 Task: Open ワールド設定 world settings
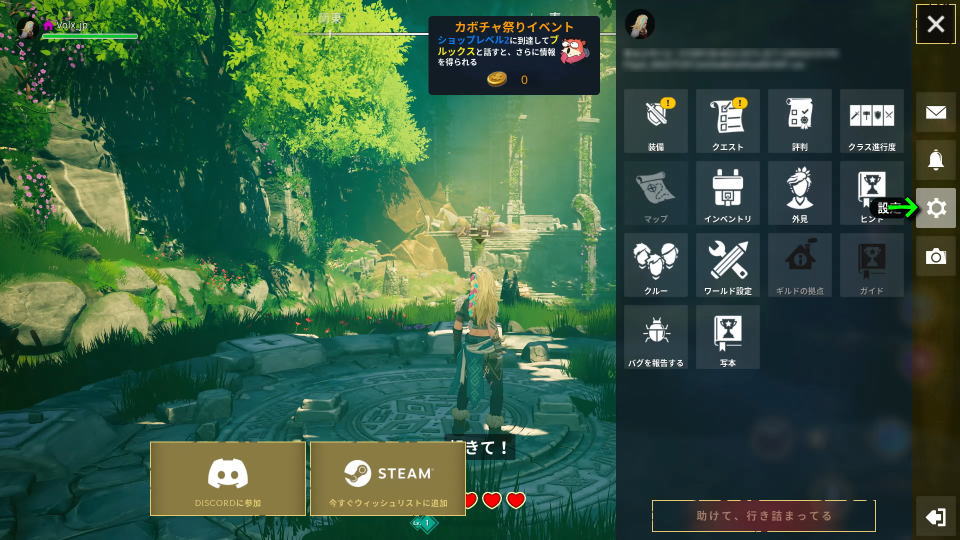click(728, 265)
